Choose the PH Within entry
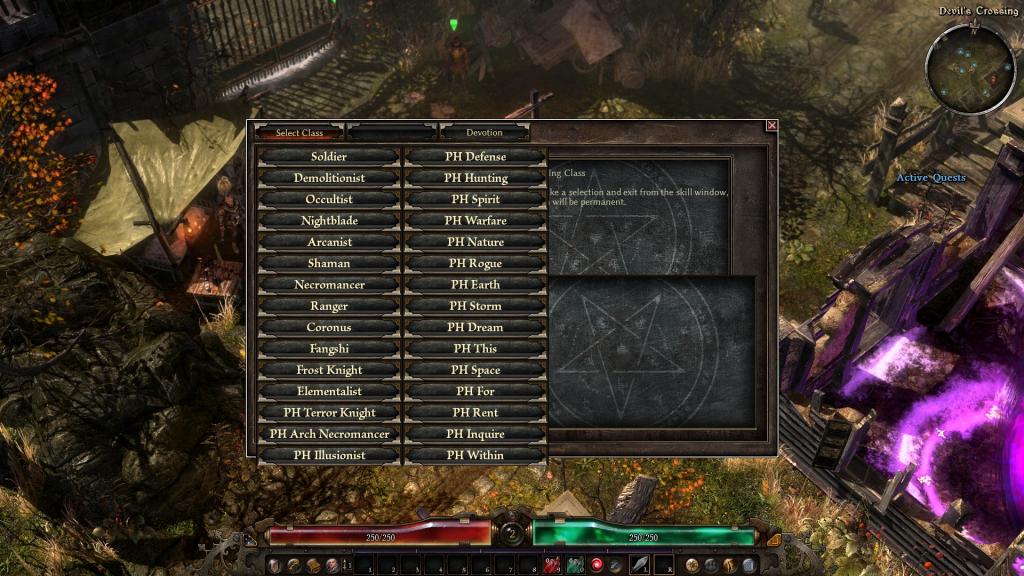This screenshot has width=1024, height=576. click(x=476, y=456)
